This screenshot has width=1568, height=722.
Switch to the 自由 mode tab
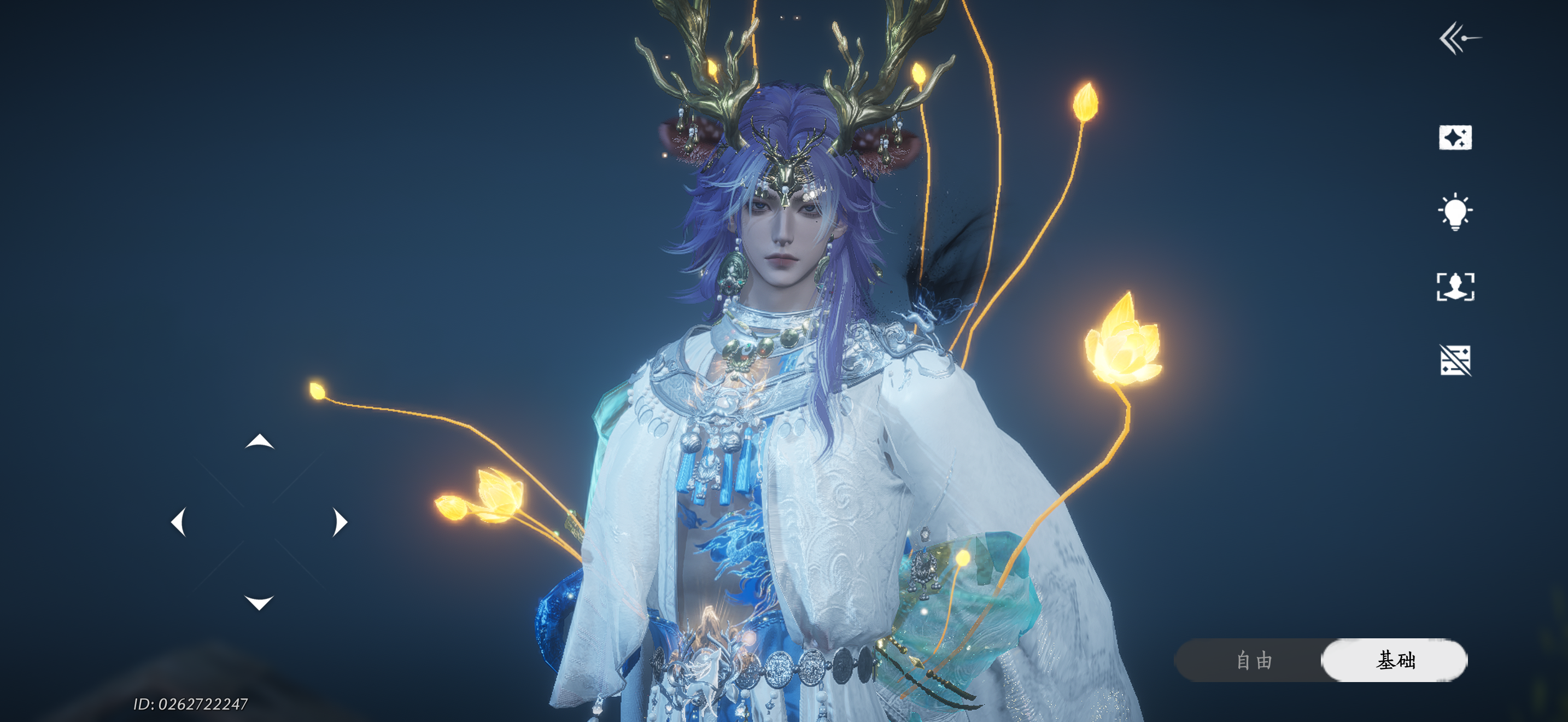[1254, 660]
